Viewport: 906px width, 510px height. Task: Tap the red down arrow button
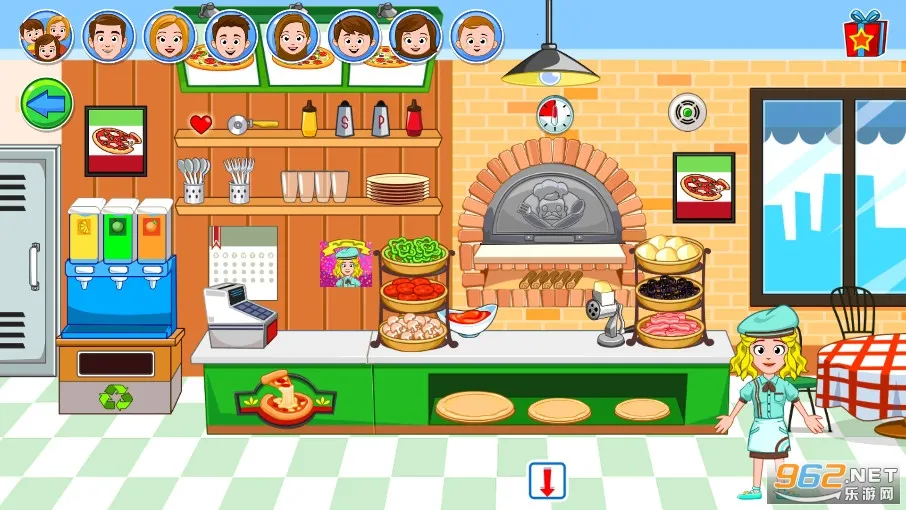click(x=546, y=480)
